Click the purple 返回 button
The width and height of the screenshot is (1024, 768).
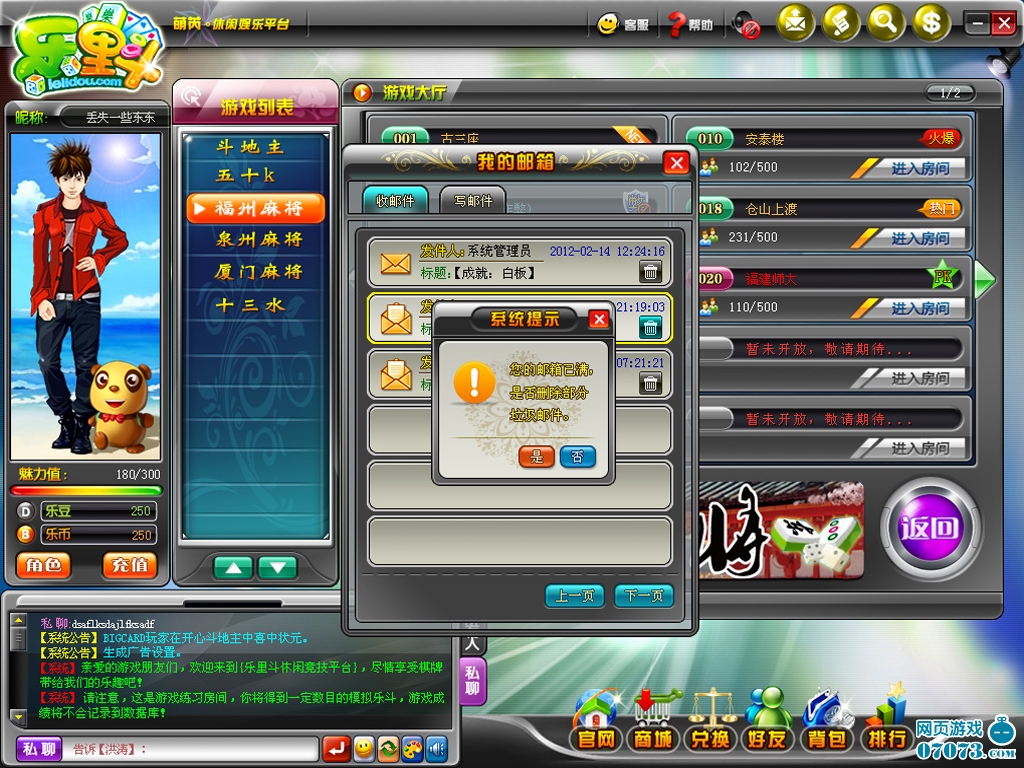pyautogui.click(x=930, y=529)
